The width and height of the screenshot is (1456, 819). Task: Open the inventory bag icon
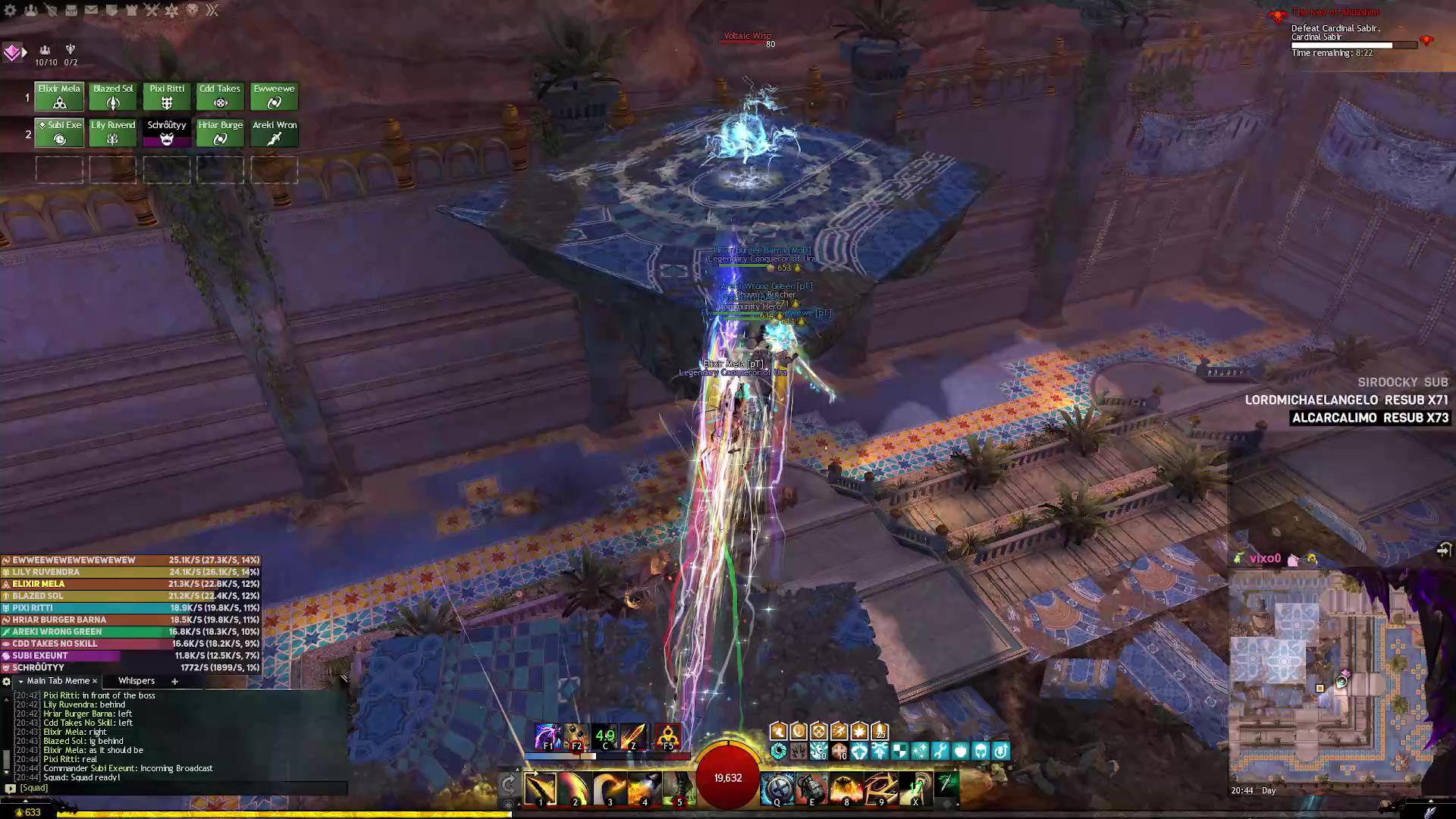click(71, 11)
